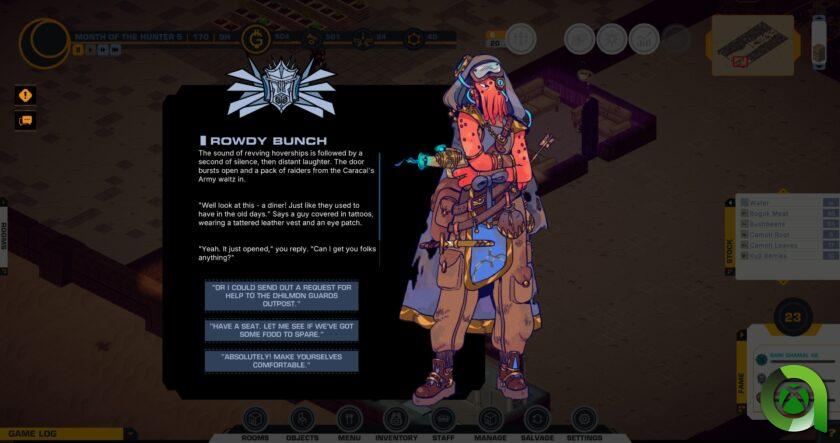Viewport: 840px width, 443px height.
Task: Open the chat message notification icon
Action: click(25, 121)
